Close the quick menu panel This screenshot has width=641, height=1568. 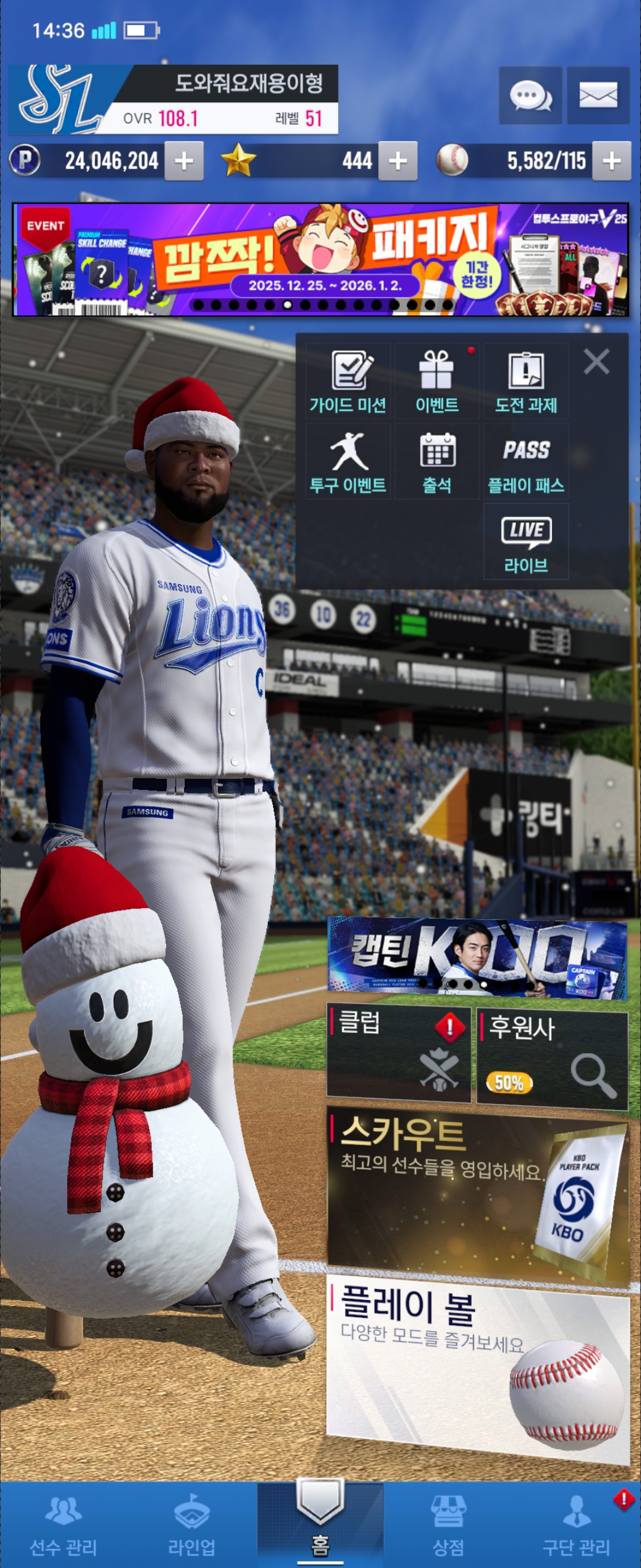[596, 362]
